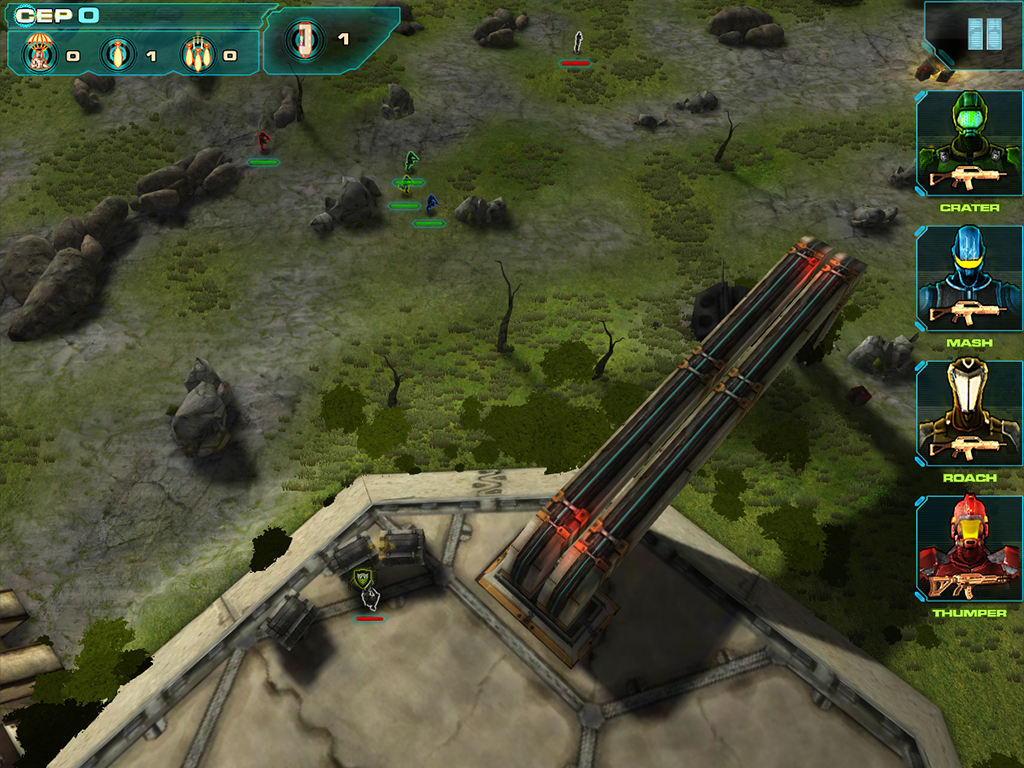Select the Thumper soldier portrait

coord(969,548)
